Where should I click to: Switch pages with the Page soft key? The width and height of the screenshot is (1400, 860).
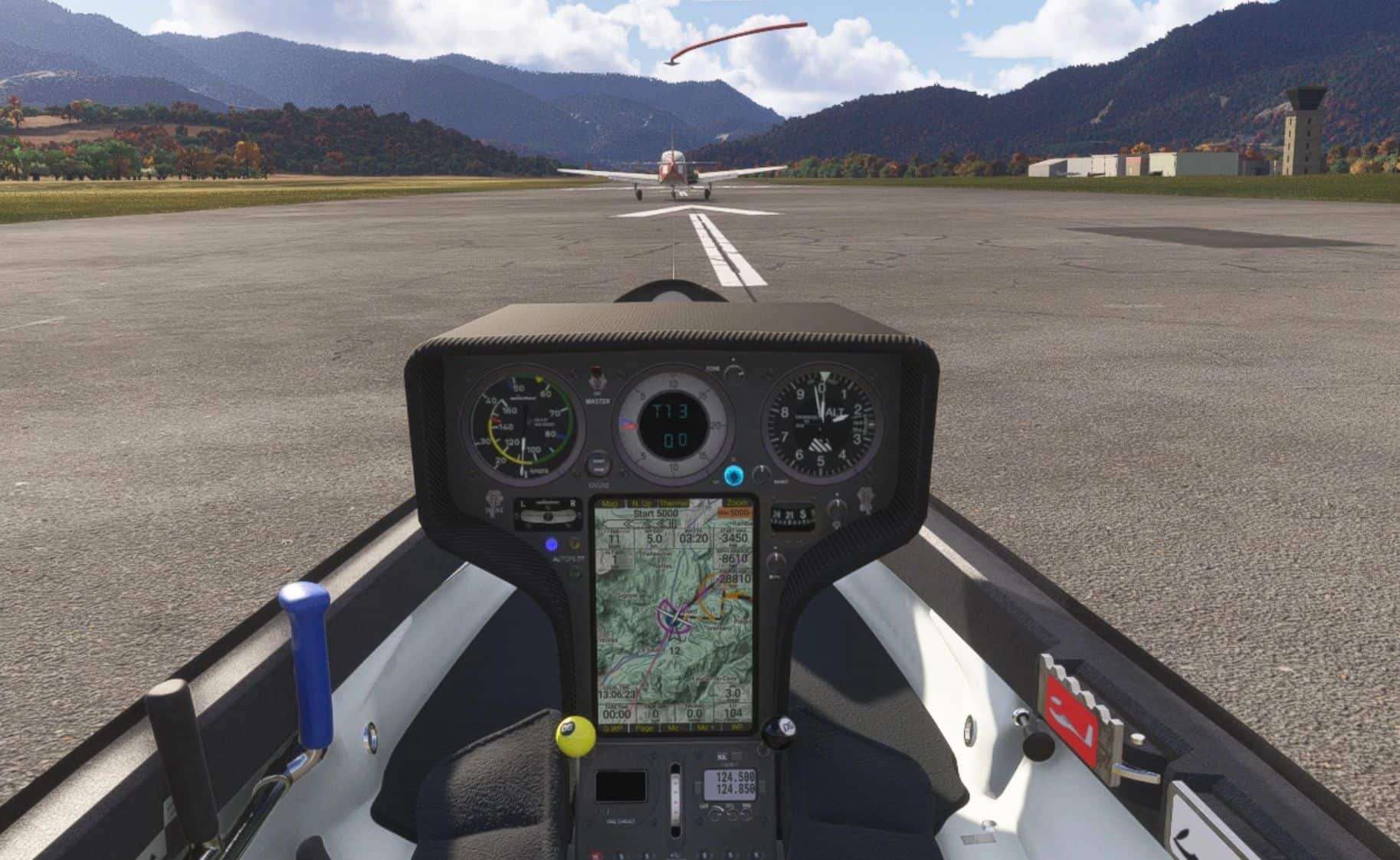(x=644, y=727)
